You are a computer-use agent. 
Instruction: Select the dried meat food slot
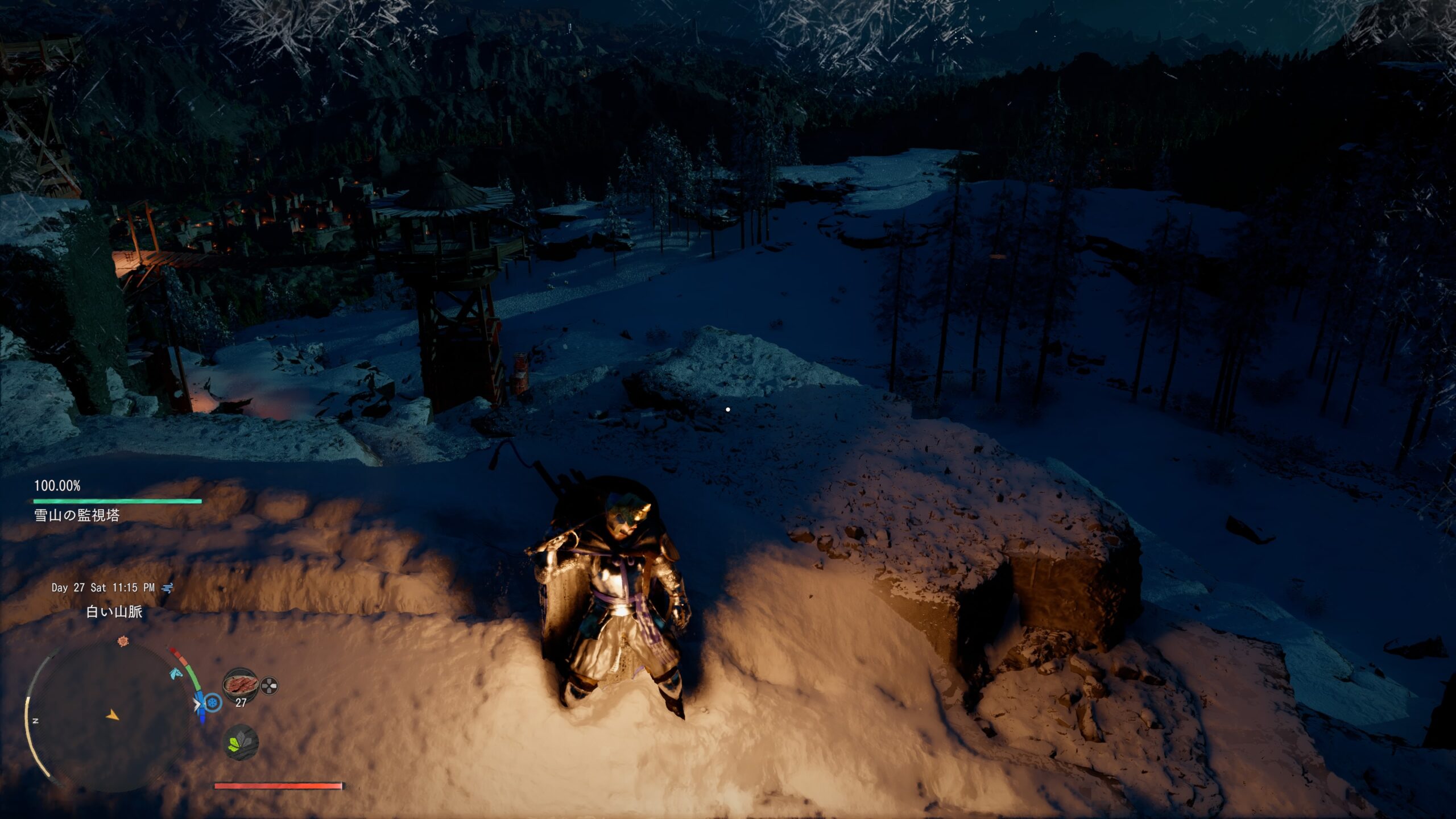pyautogui.click(x=240, y=684)
